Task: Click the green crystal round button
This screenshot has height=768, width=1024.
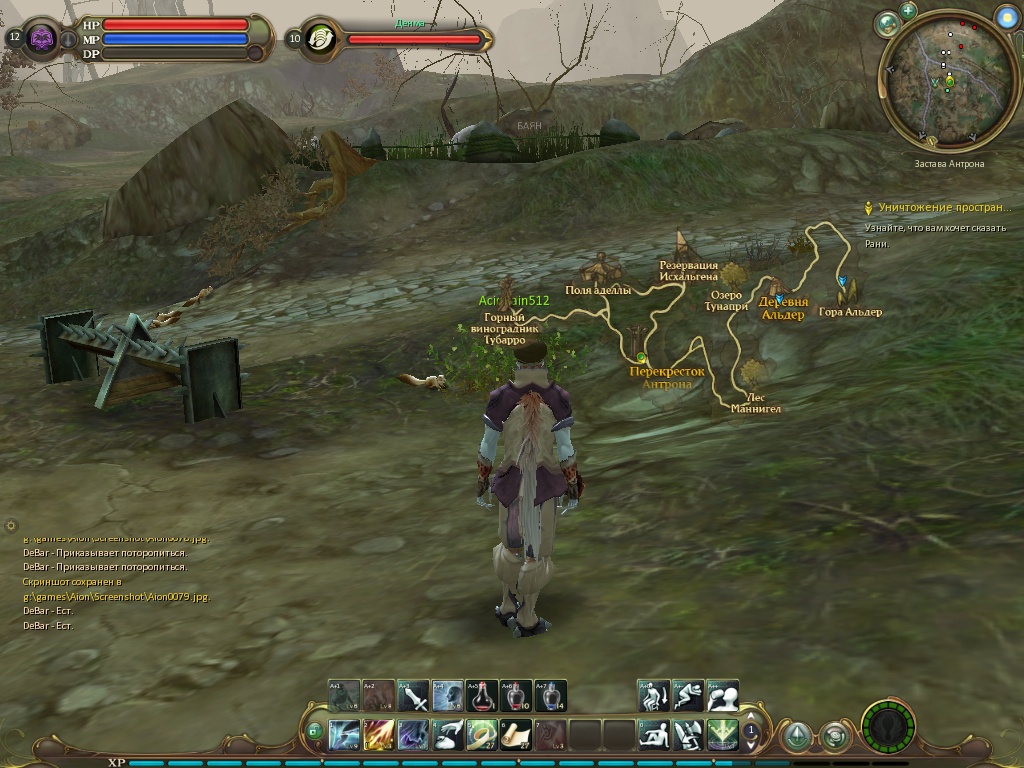Action: pos(796,737)
